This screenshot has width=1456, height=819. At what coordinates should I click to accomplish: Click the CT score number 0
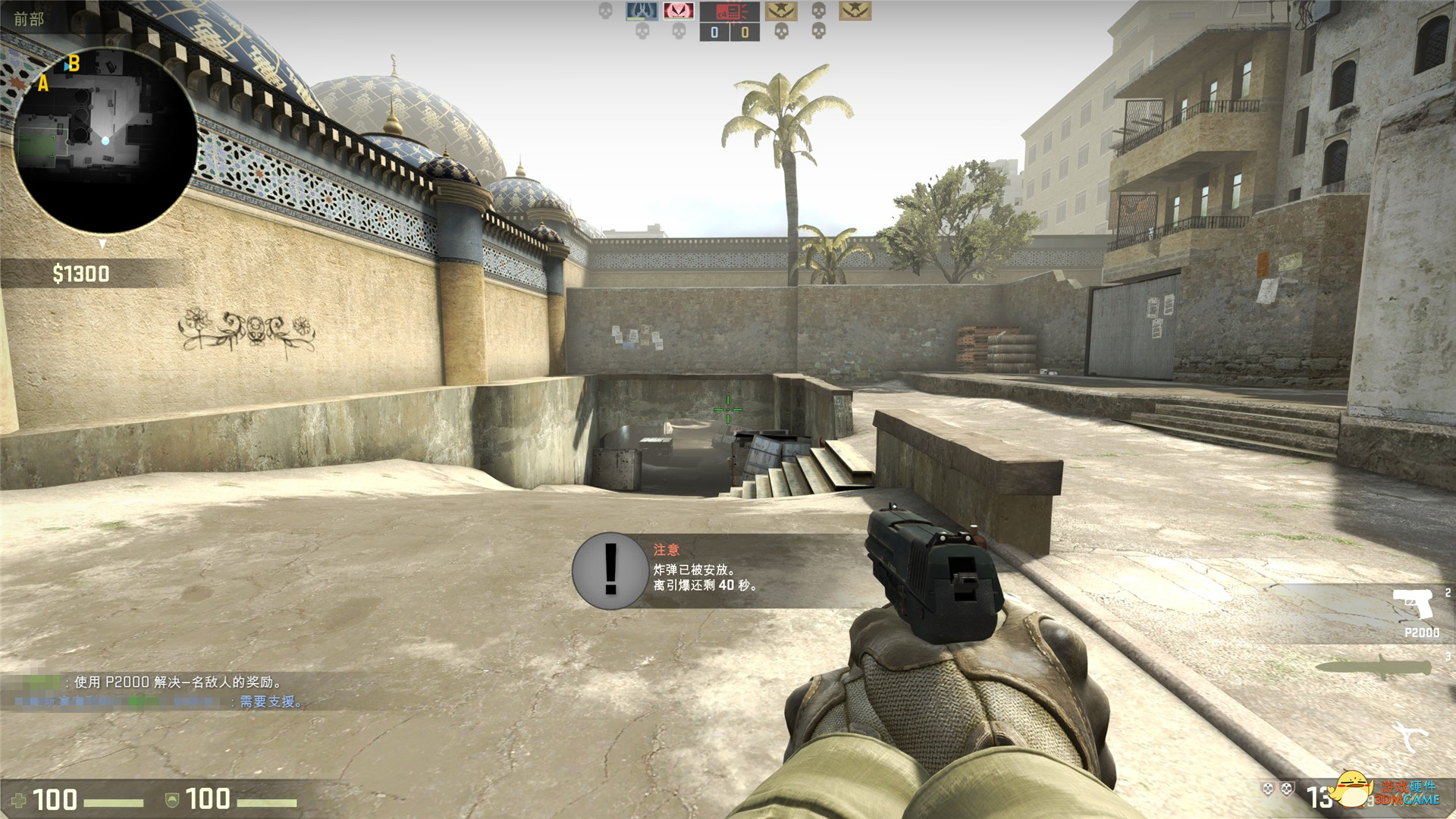[x=714, y=33]
